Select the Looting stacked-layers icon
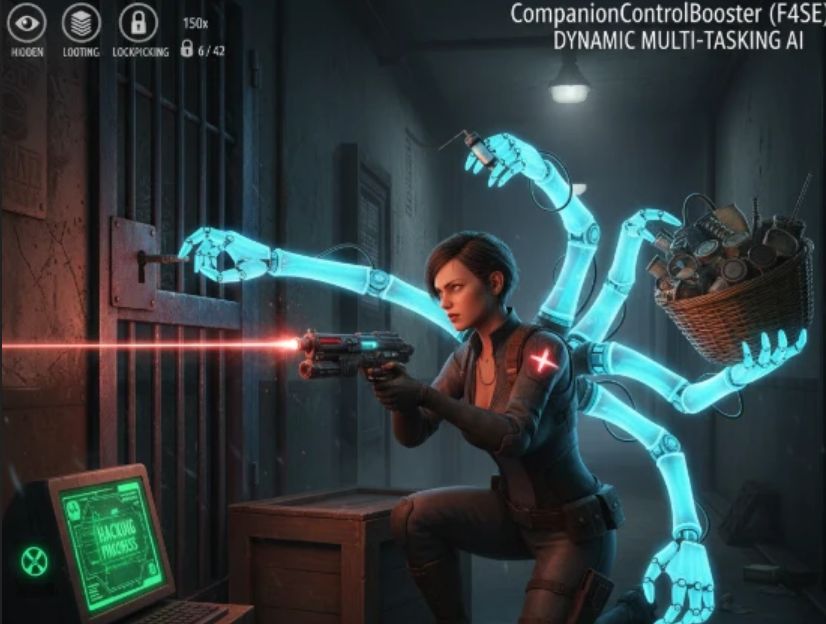This screenshot has width=826, height=624. coord(81,21)
